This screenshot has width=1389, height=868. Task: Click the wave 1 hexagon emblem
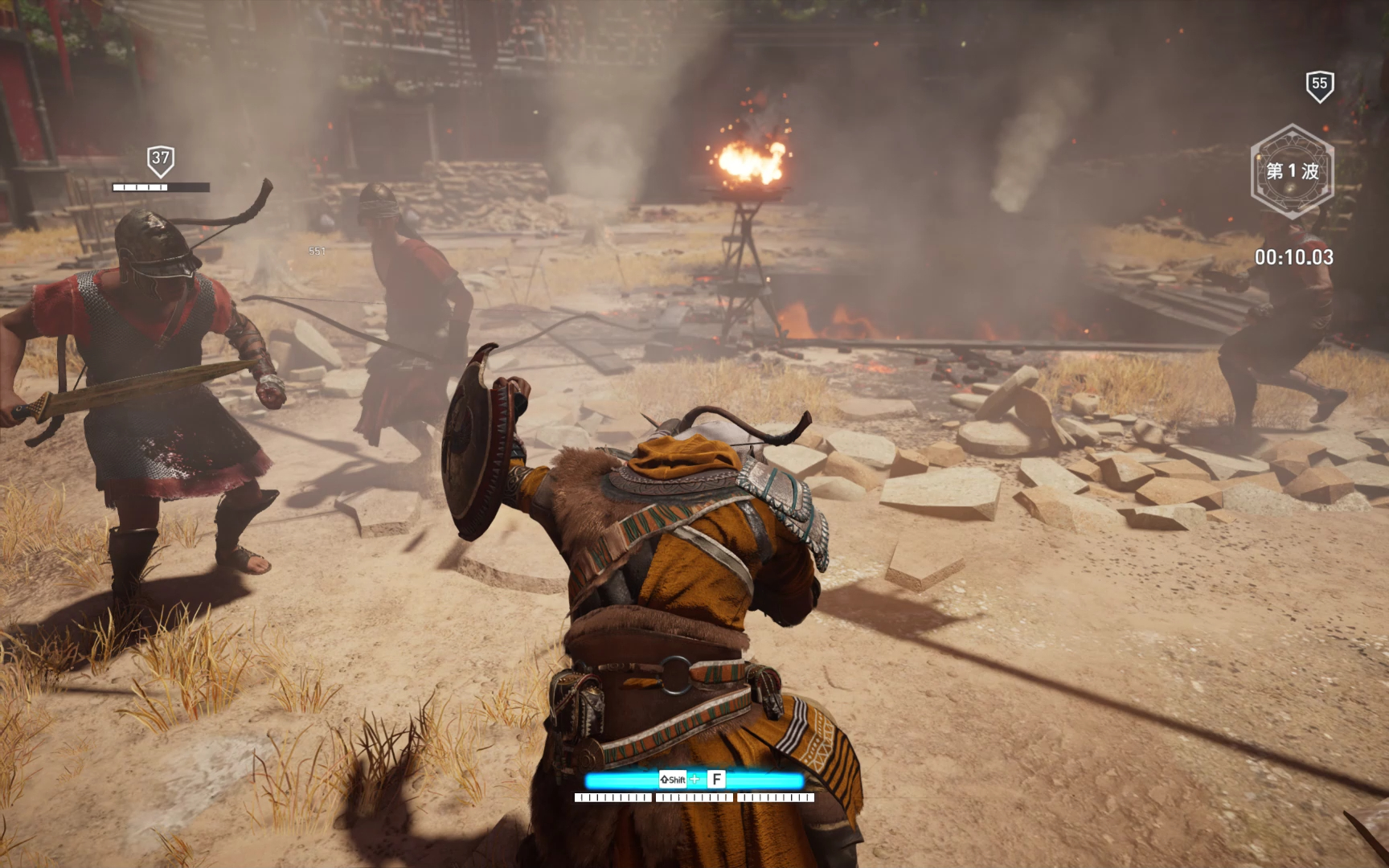pos(1292,171)
